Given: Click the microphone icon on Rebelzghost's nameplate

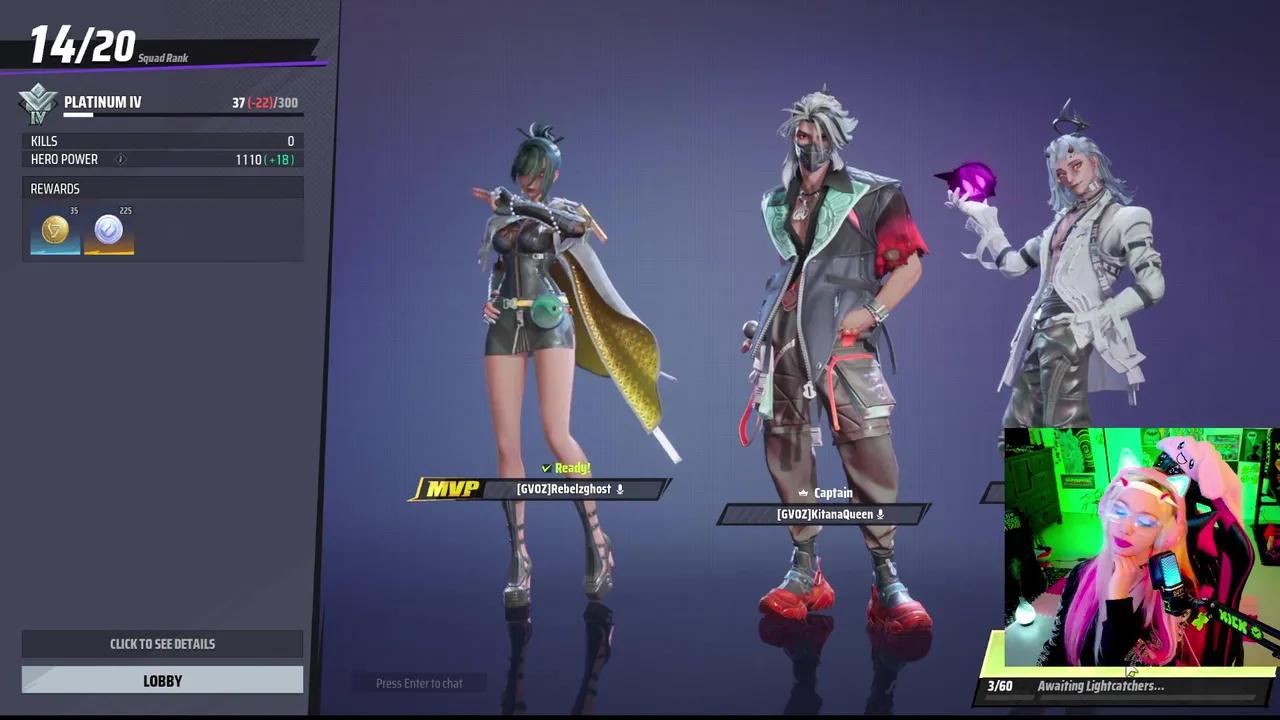Looking at the screenshot, I should pos(619,489).
